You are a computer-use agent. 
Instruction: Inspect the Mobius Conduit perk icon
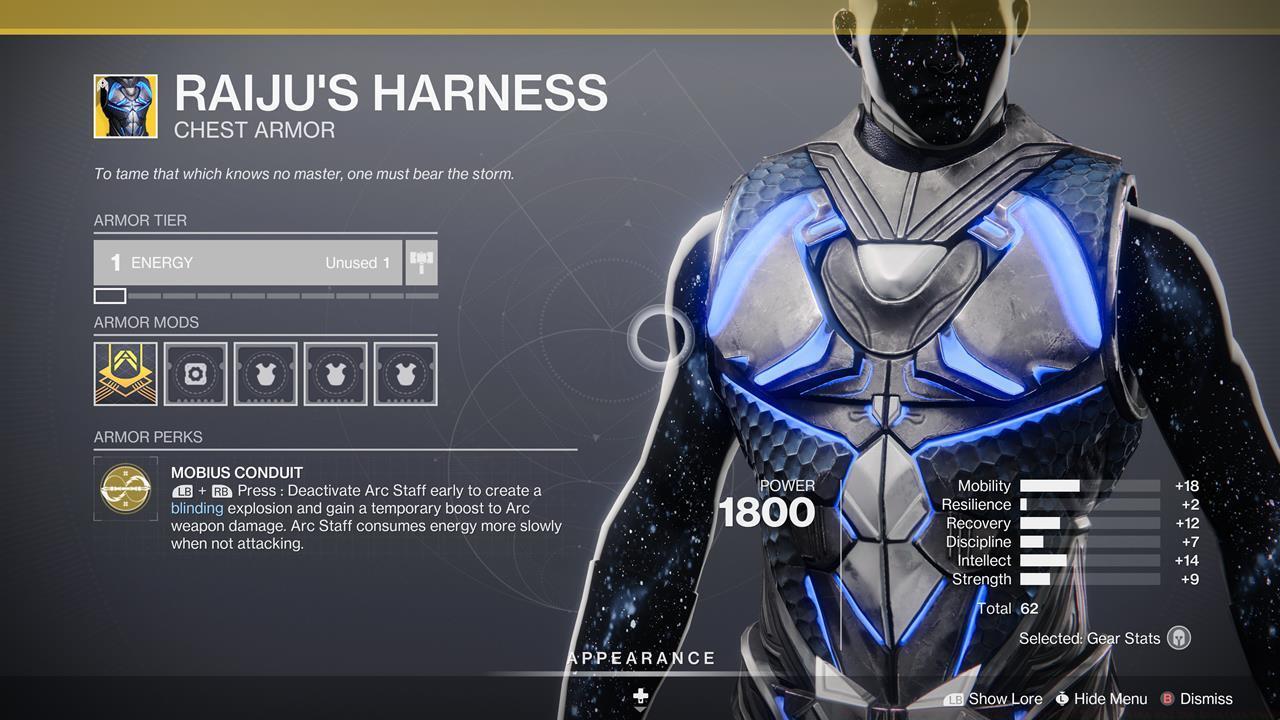[x=124, y=489]
